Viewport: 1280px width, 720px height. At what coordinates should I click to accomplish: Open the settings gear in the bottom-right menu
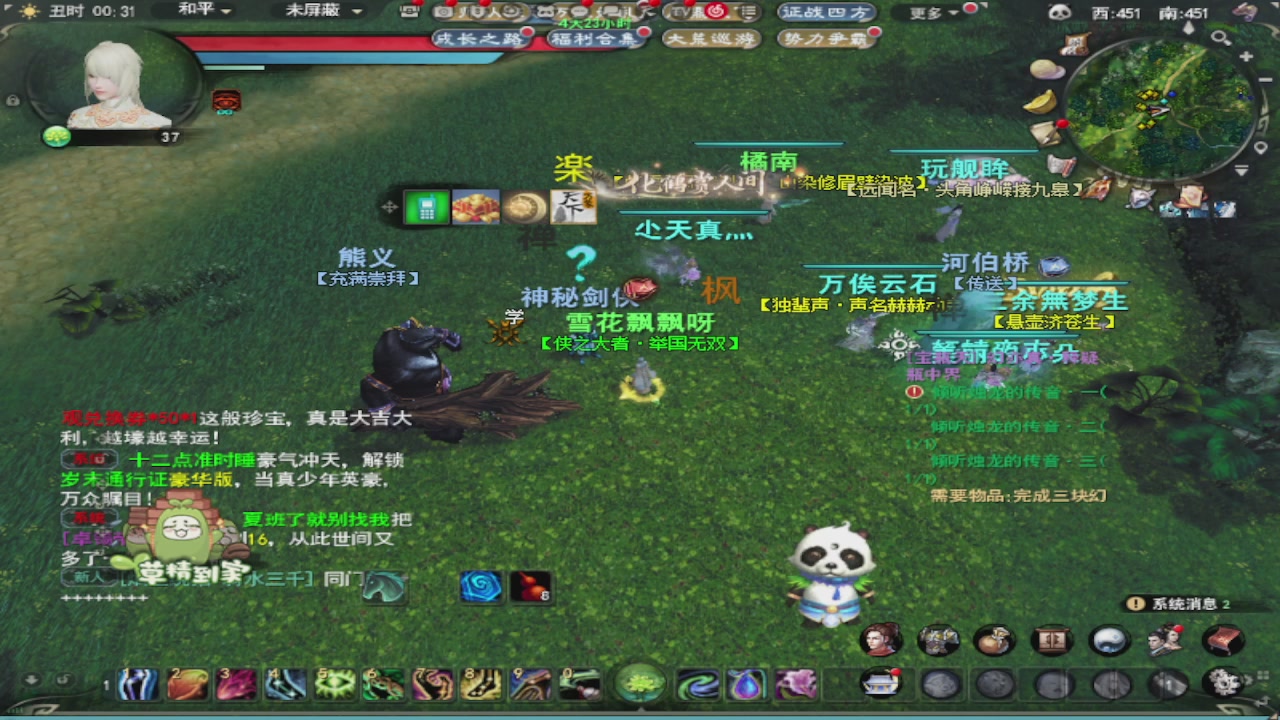click(1224, 683)
